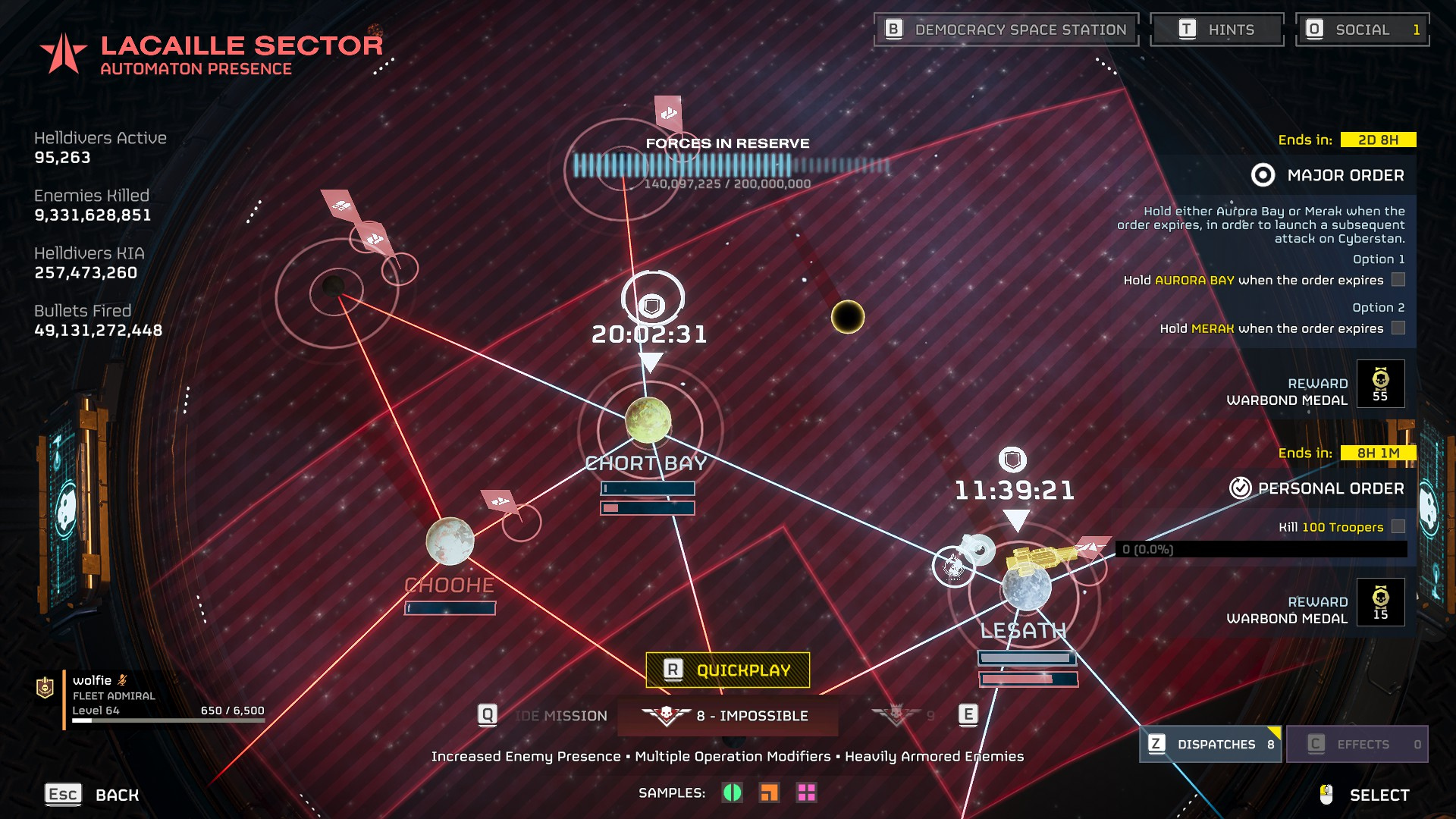Select the black planet near Forces in Reserve
The height and width of the screenshot is (819, 1456).
pyautogui.click(x=847, y=317)
